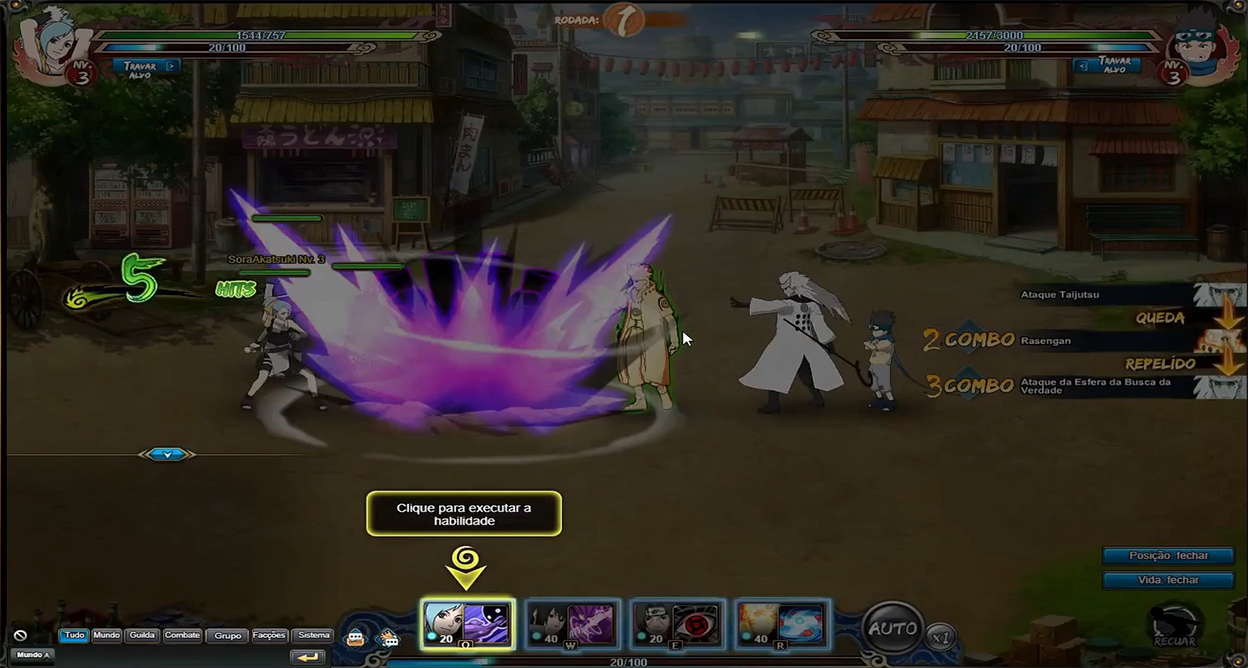
Task: Switch chat to the Mundo tab
Action: 106,635
